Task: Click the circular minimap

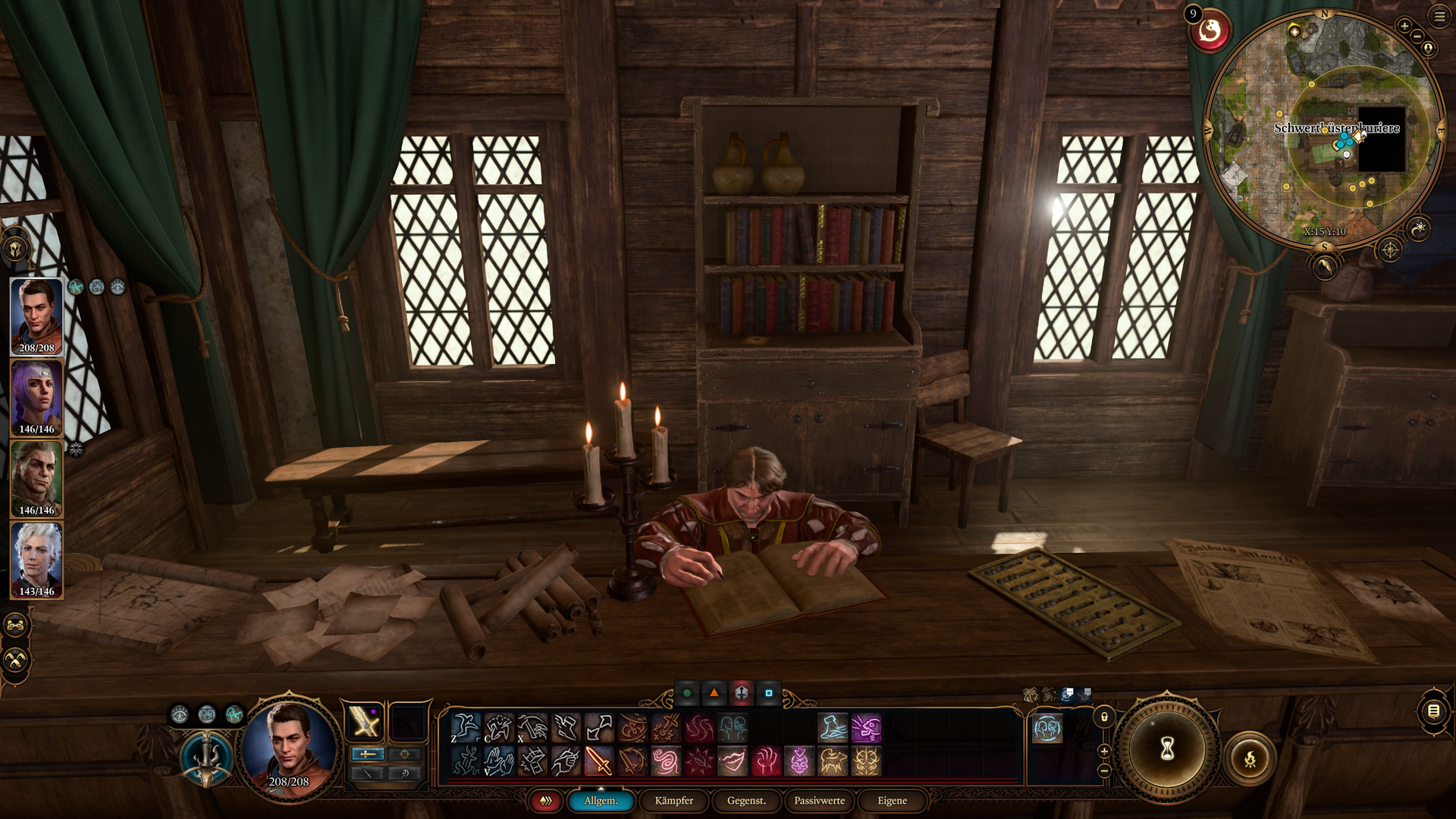Action: coord(1323,129)
